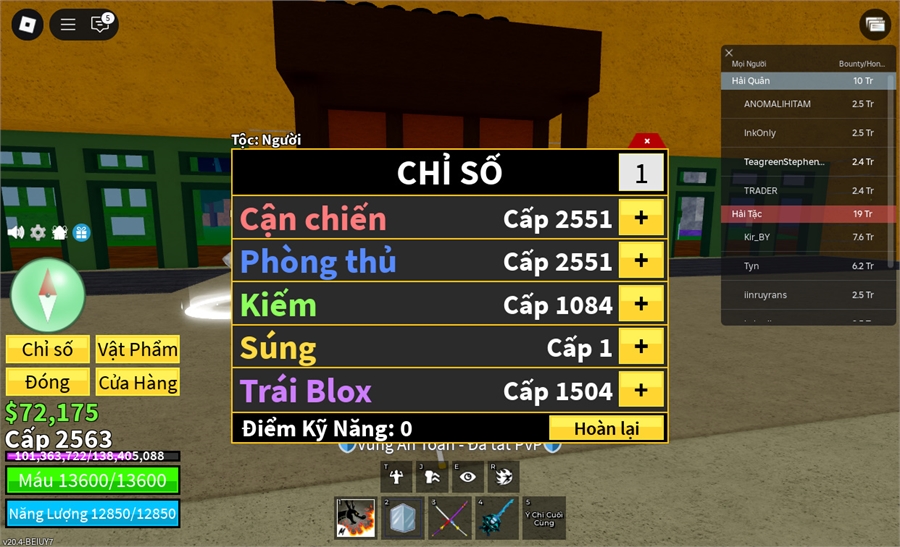The height and width of the screenshot is (547, 900).
Task: Open the Vật Phẩm inventory
Action: [138, 349]
